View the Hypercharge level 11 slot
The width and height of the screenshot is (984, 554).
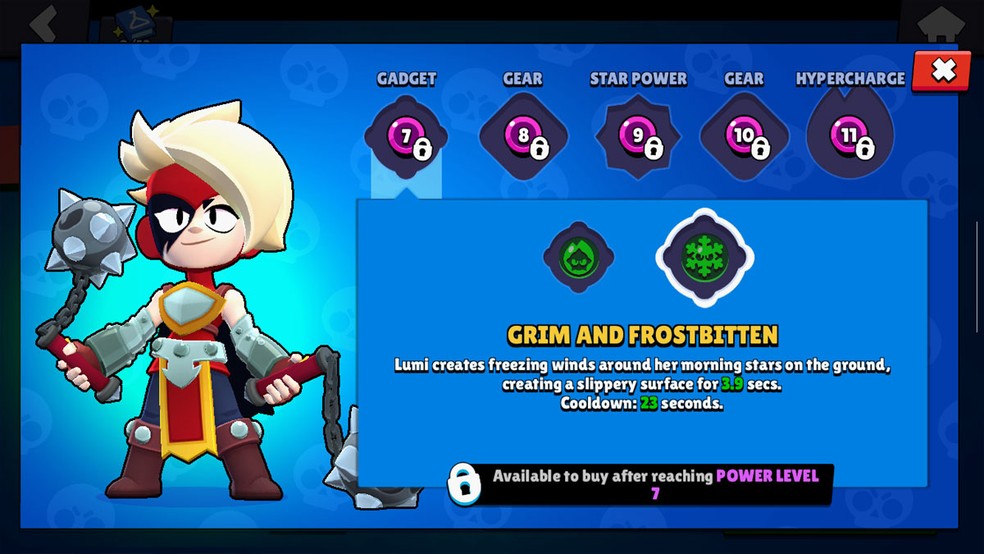pyautogui.click(x=850, y=137)
